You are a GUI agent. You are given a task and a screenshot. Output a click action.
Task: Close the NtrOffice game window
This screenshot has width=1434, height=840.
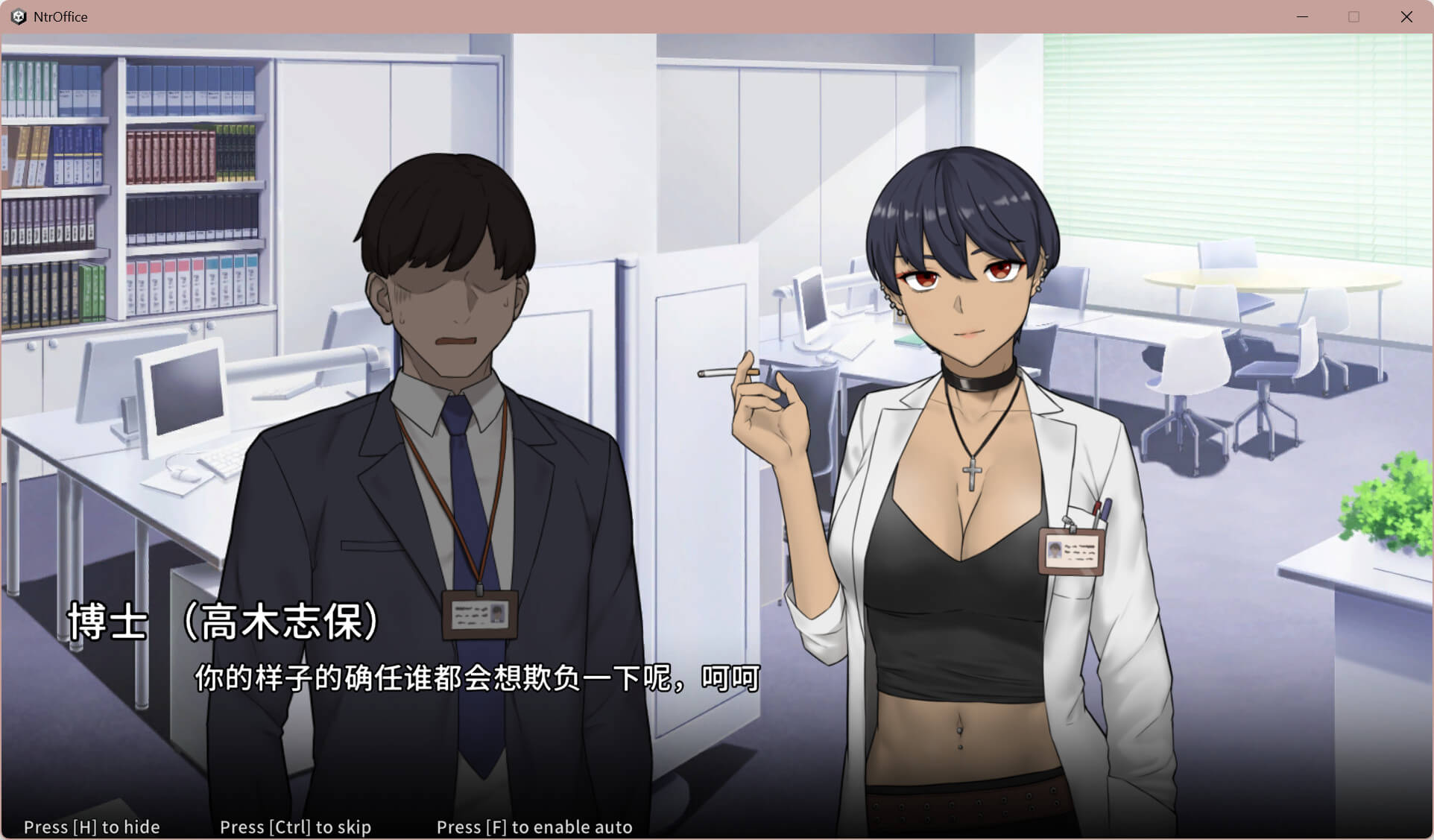(x=1406, y=16)
